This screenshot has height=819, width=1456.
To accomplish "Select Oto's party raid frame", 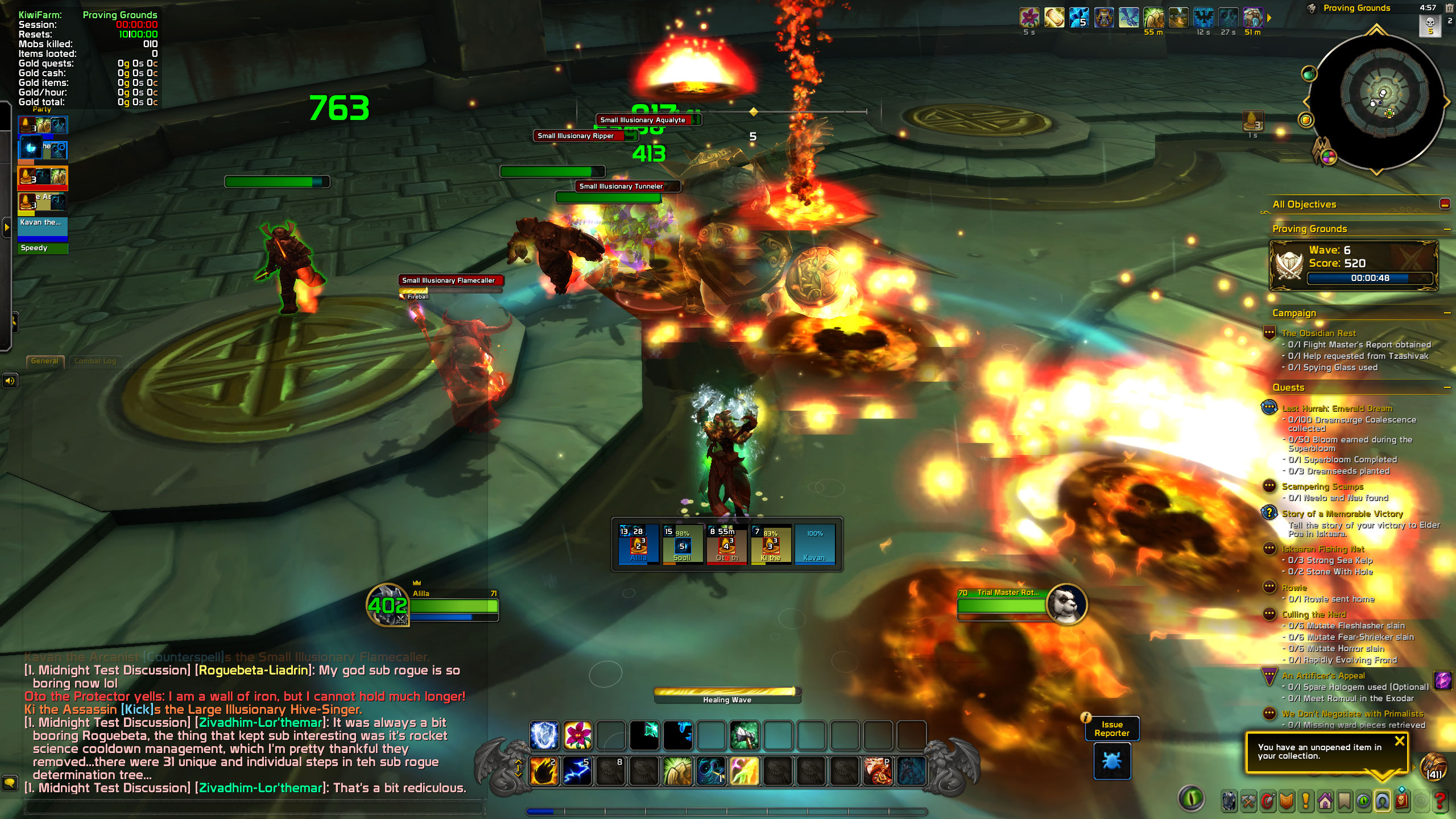I will [726, 545].
